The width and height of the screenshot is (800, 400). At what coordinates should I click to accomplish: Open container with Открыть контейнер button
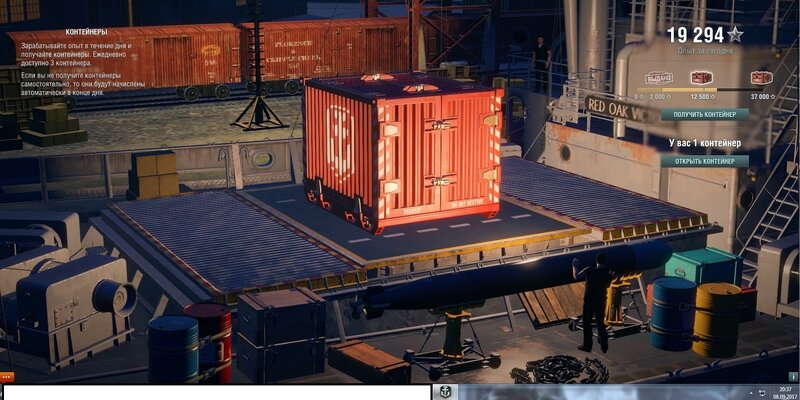[704, 161]
